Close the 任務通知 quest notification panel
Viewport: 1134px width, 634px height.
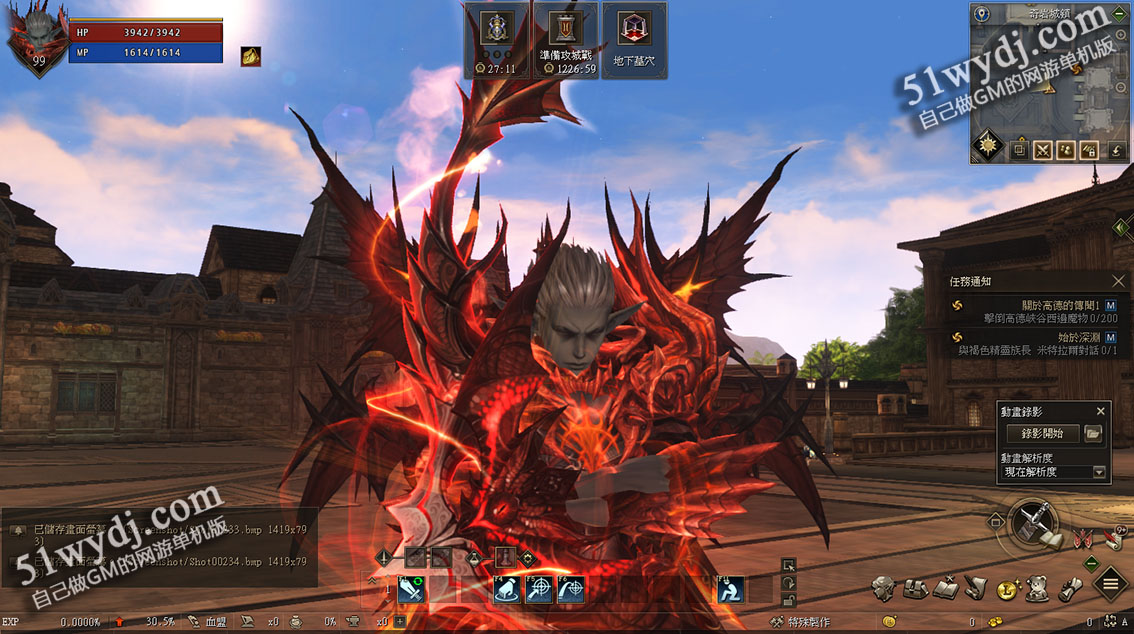tap(1118, 282)
